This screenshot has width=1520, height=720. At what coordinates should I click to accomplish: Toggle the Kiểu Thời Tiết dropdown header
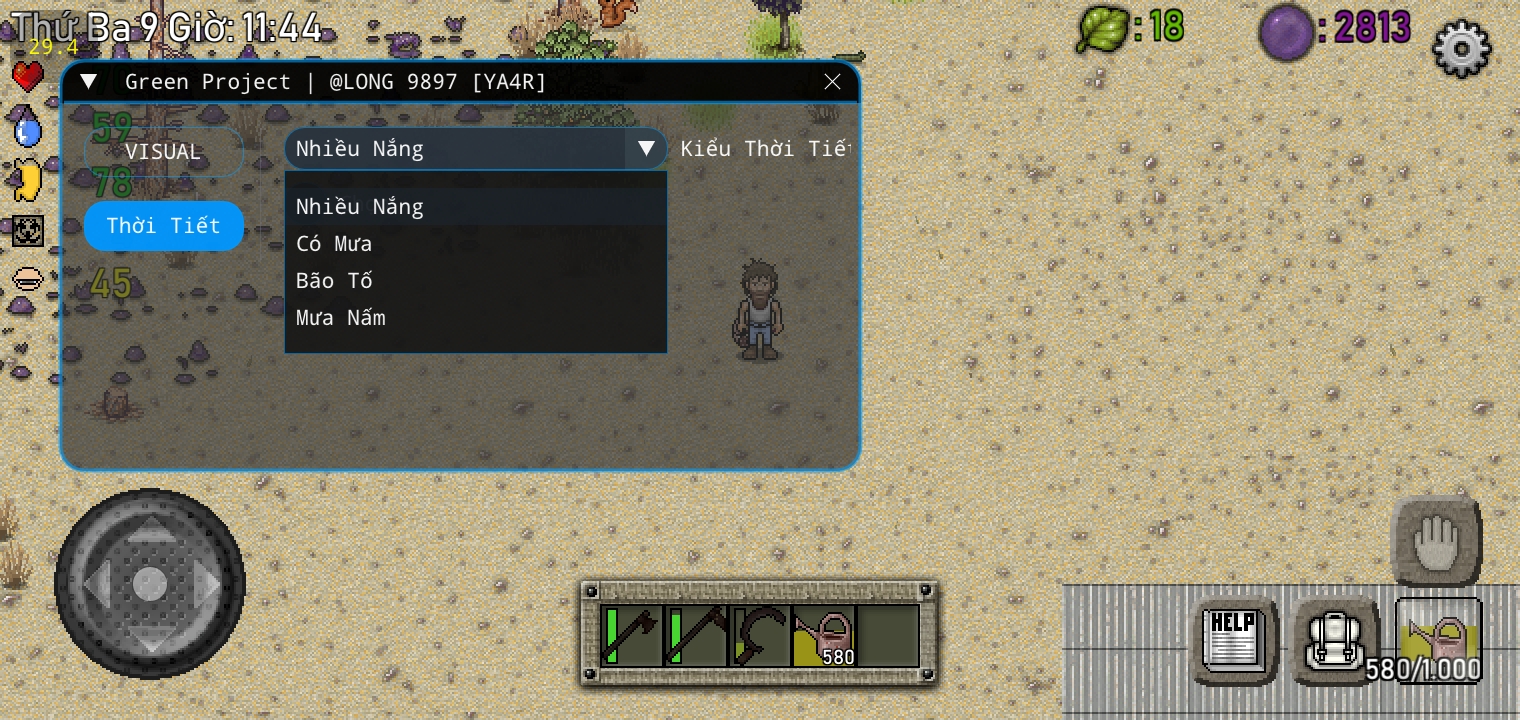coord(475,149)
